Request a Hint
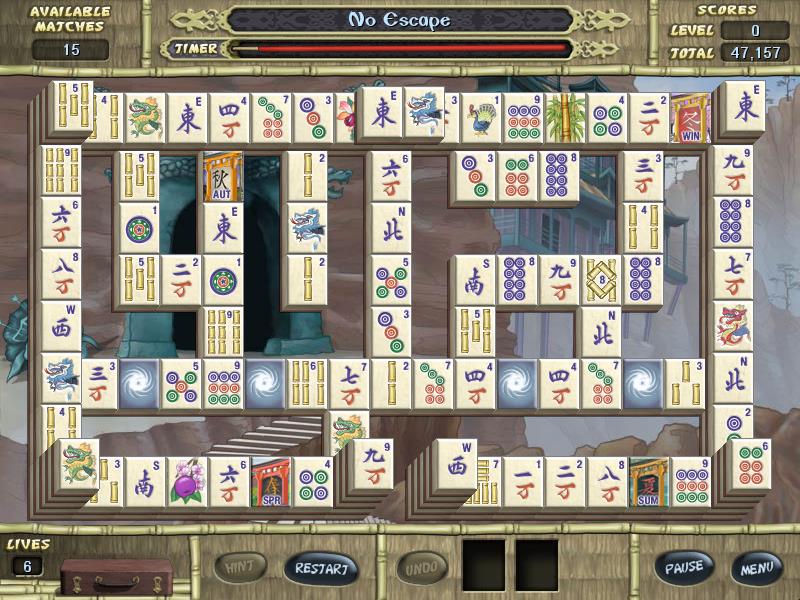Image resolution: width=800 pixels, height=600 pixels. coord(238,568)
